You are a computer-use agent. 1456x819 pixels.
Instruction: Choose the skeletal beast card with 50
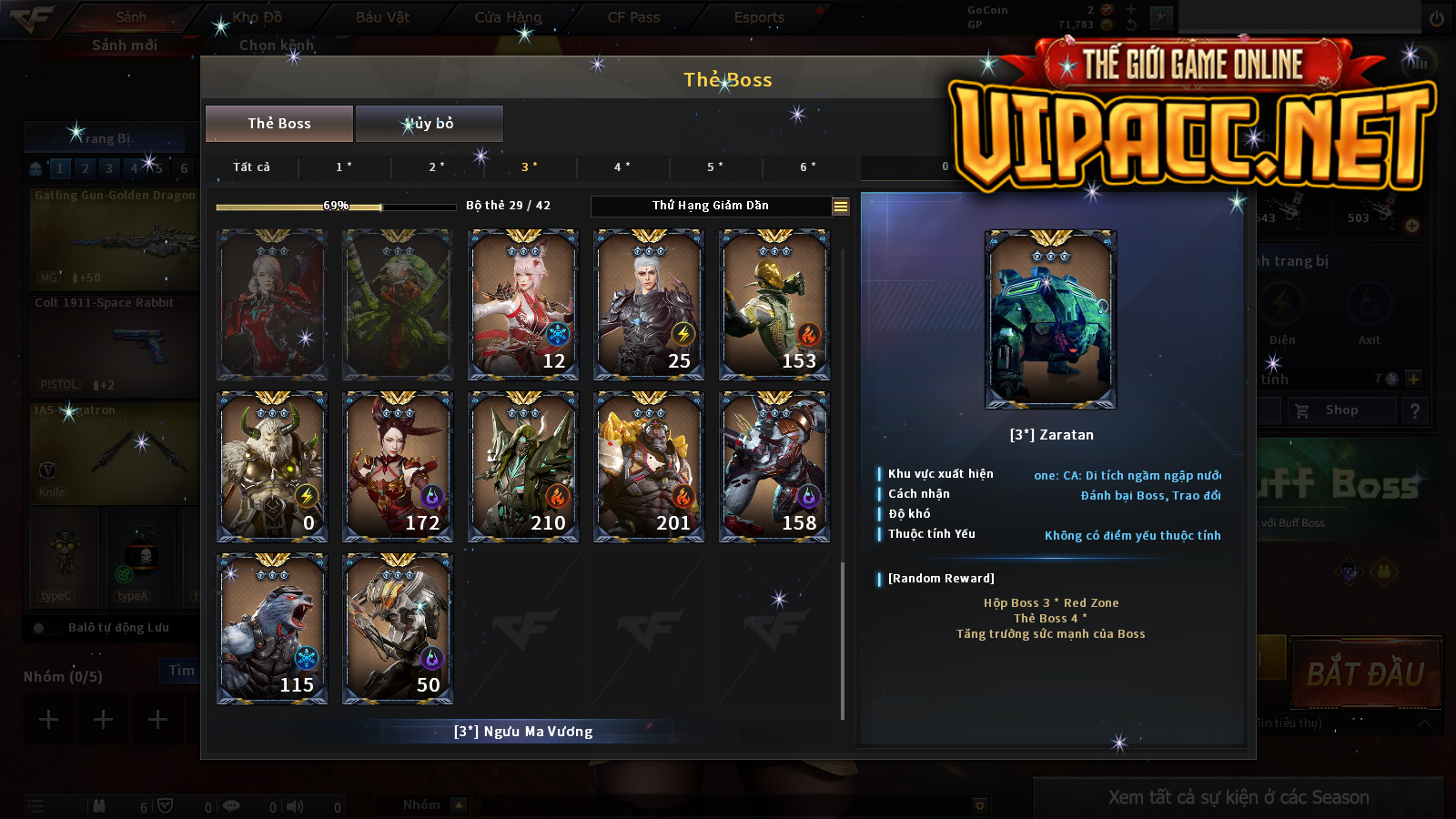398,628
